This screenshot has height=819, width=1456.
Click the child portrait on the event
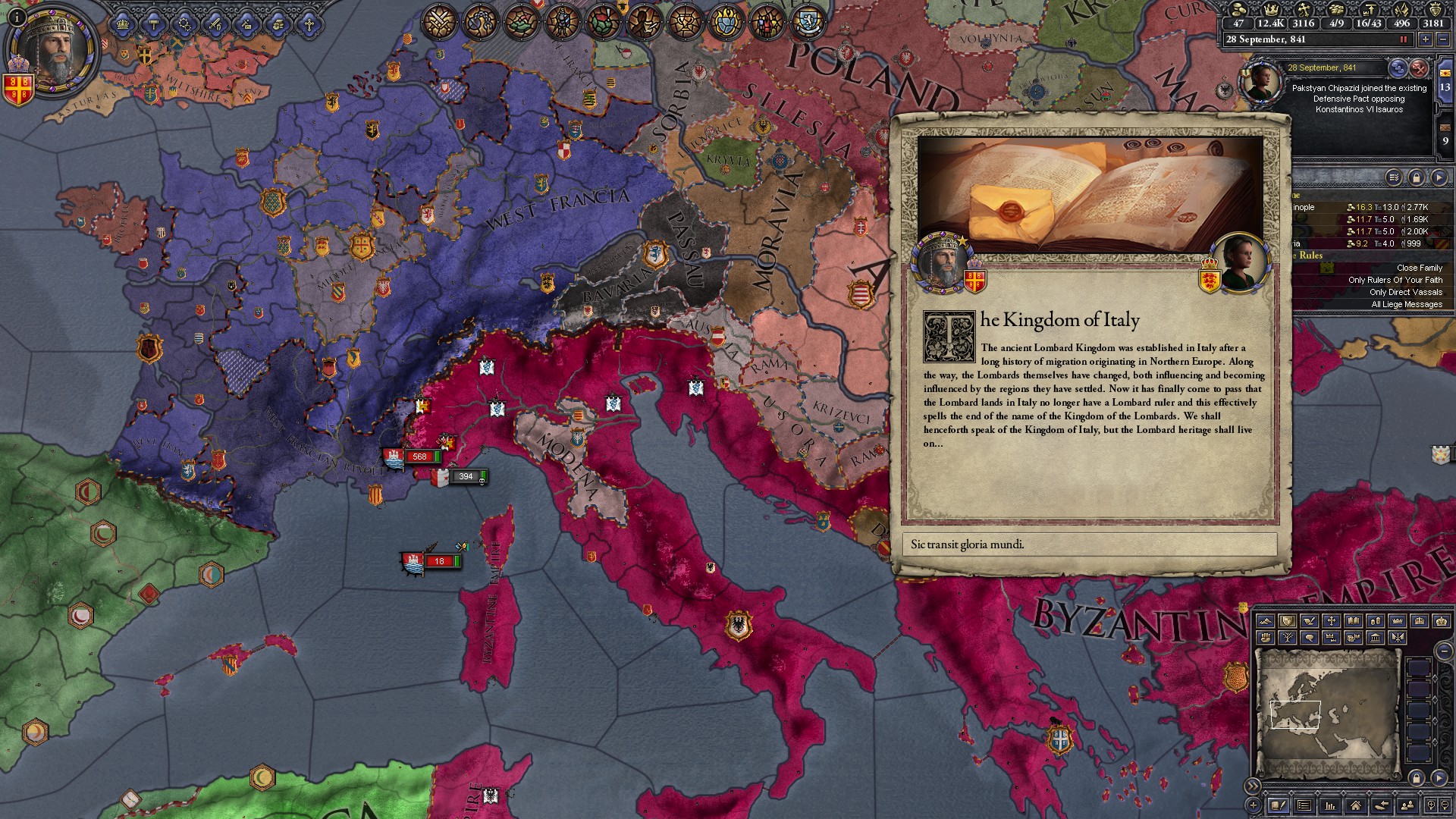(x=1239, y=262)
